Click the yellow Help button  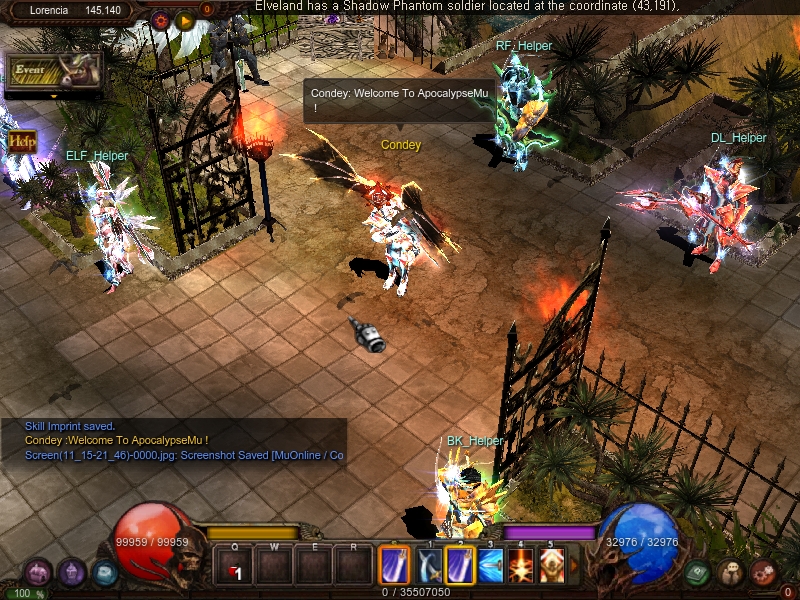coord(22,141)
